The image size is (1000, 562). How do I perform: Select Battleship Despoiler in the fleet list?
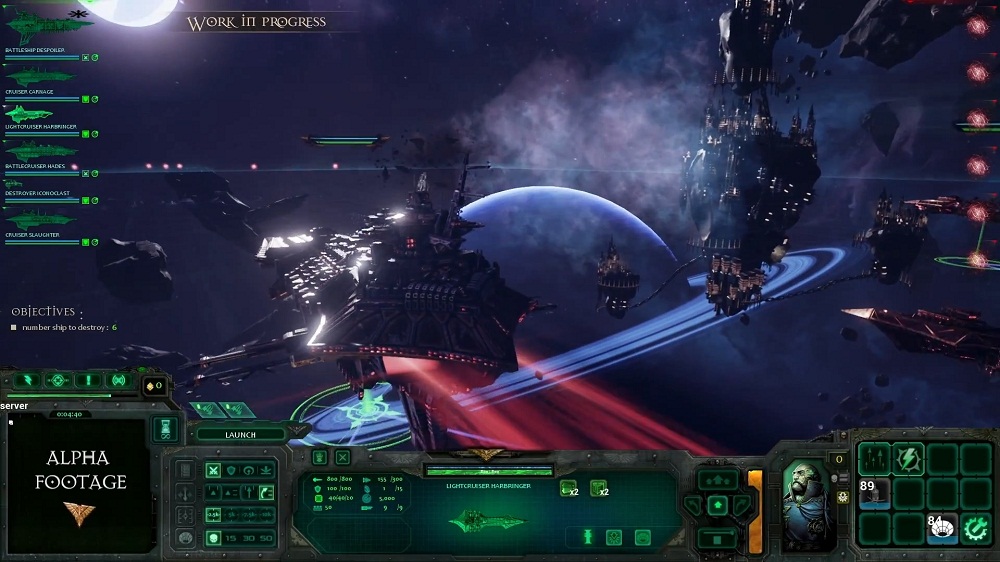(40, 27)
